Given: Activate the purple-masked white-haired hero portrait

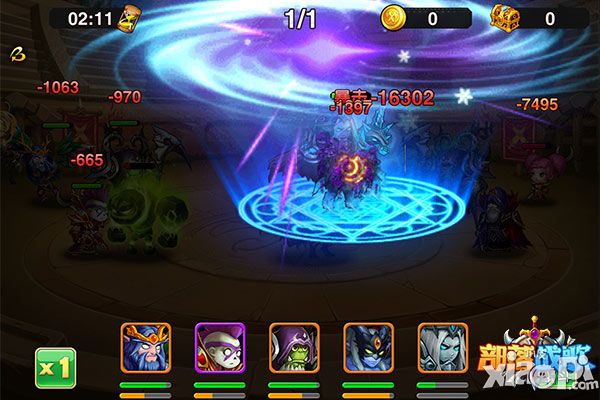Looking at the screenshot, I should point(220,347).
